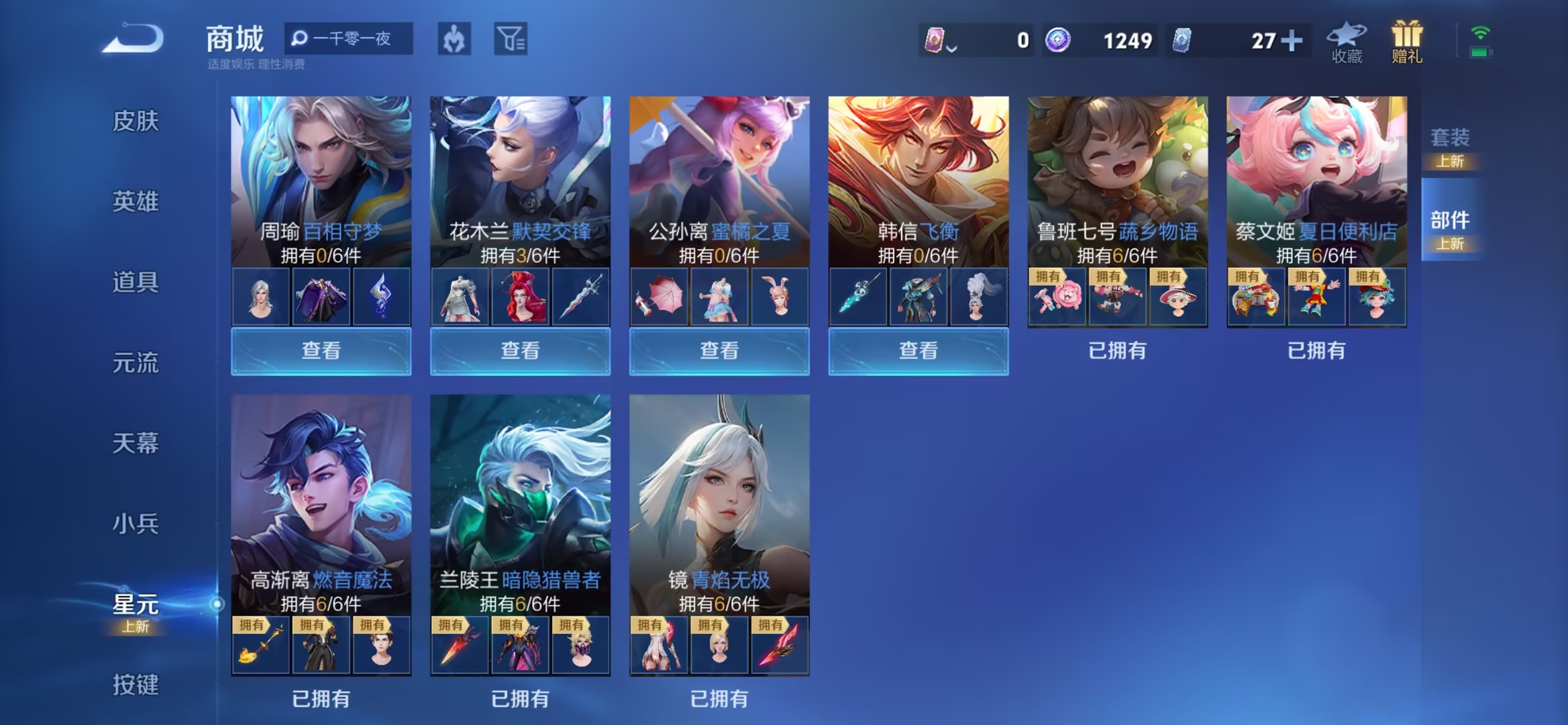Screen dimensions: 1568x725
Task: Click 查看 on the 韩信 飞衡 card
Action: click(917, 351)
